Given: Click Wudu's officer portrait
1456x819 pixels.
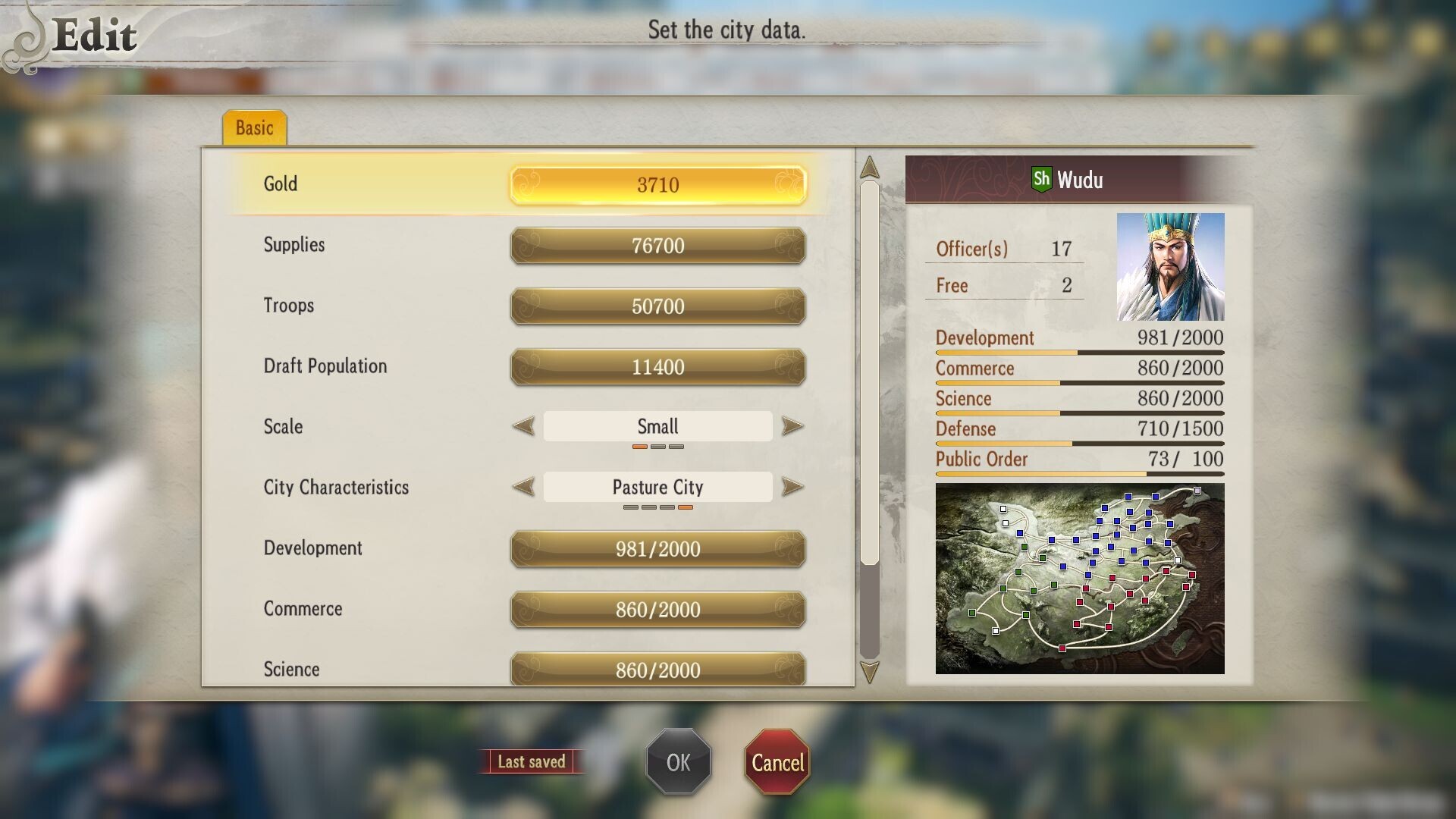Looking at the screenshot, I should 1170,265.
